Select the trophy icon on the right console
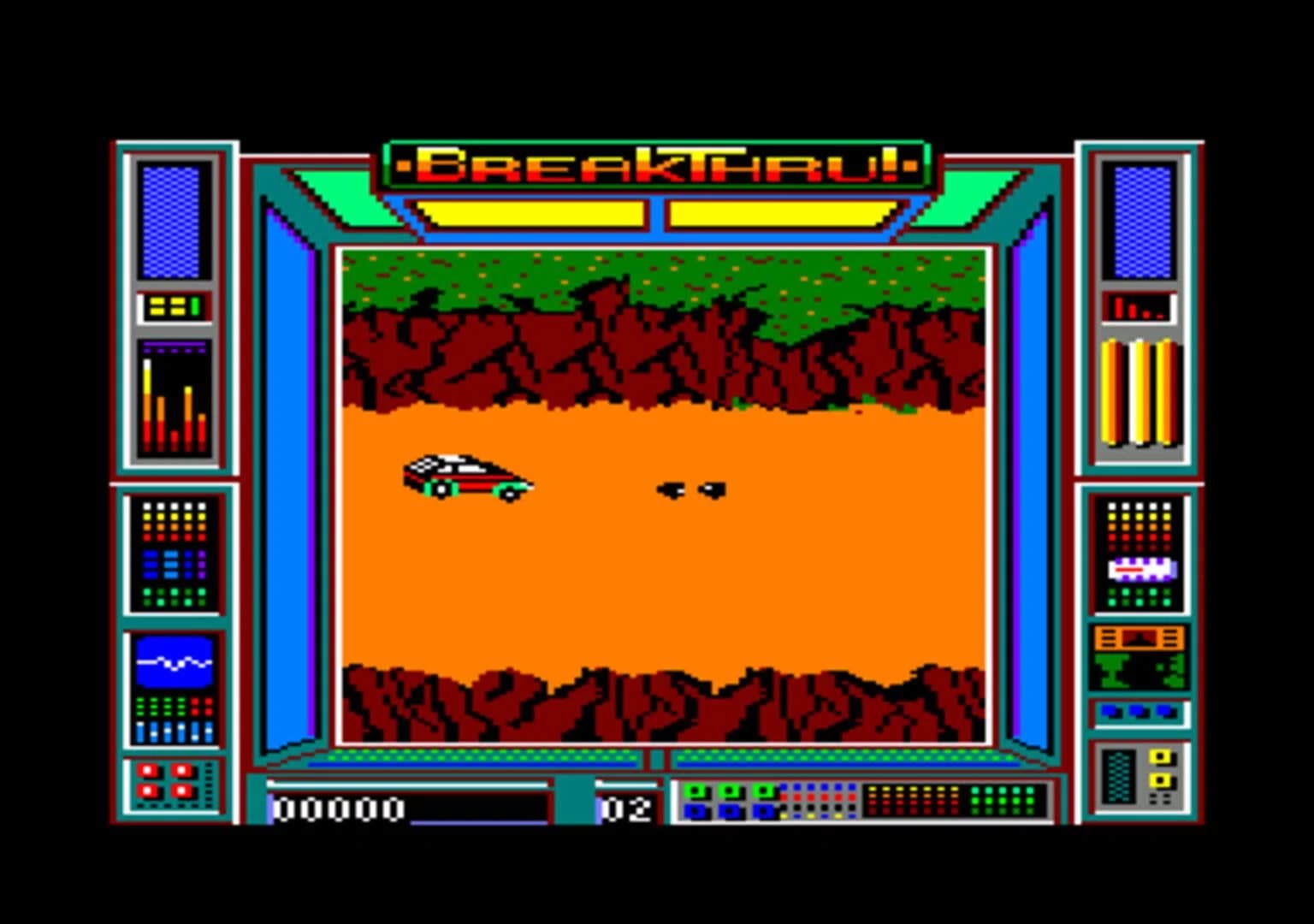 point(1112,672)
